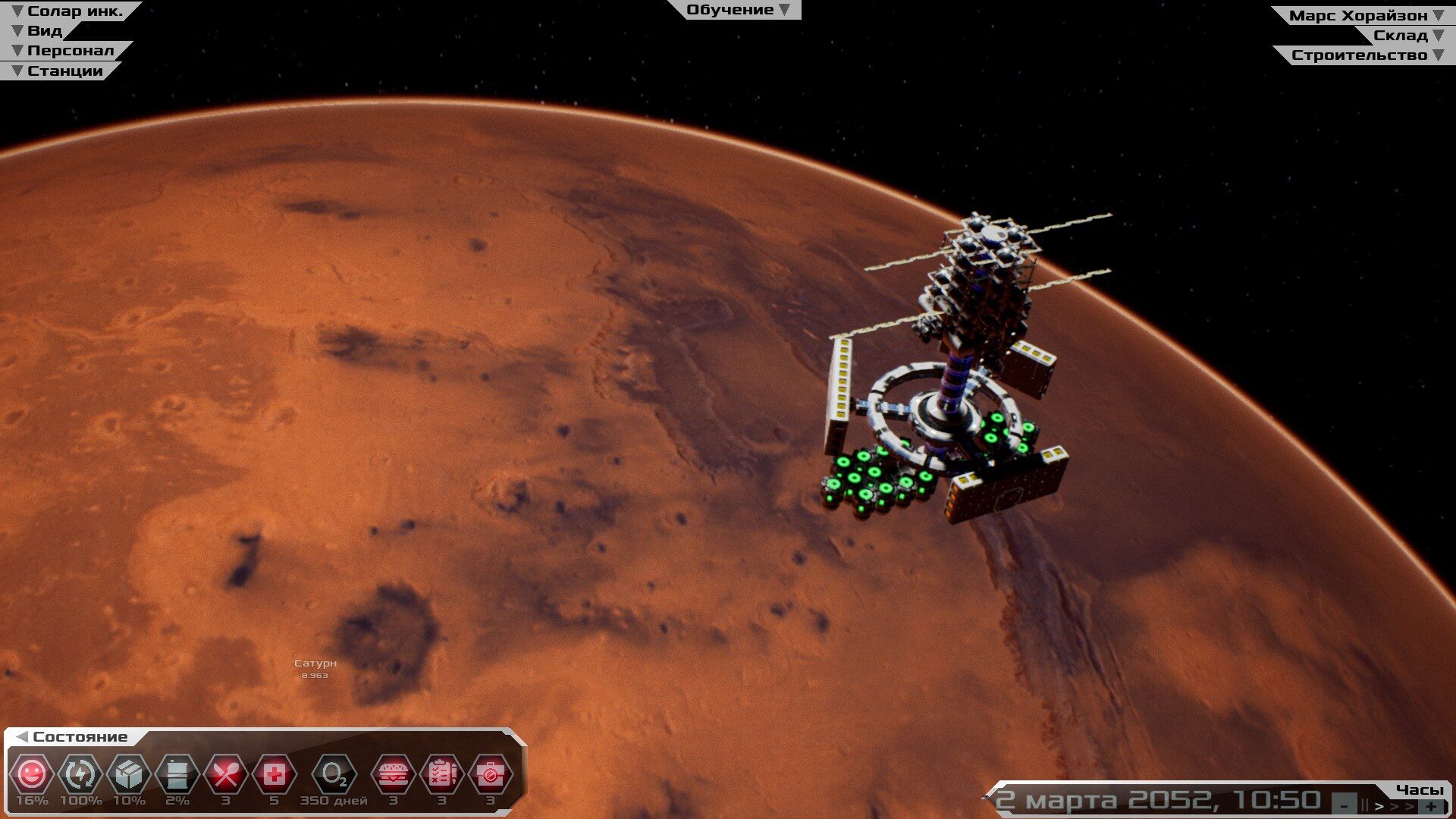Check the O2 oxygen supply icon

[334, 775]
